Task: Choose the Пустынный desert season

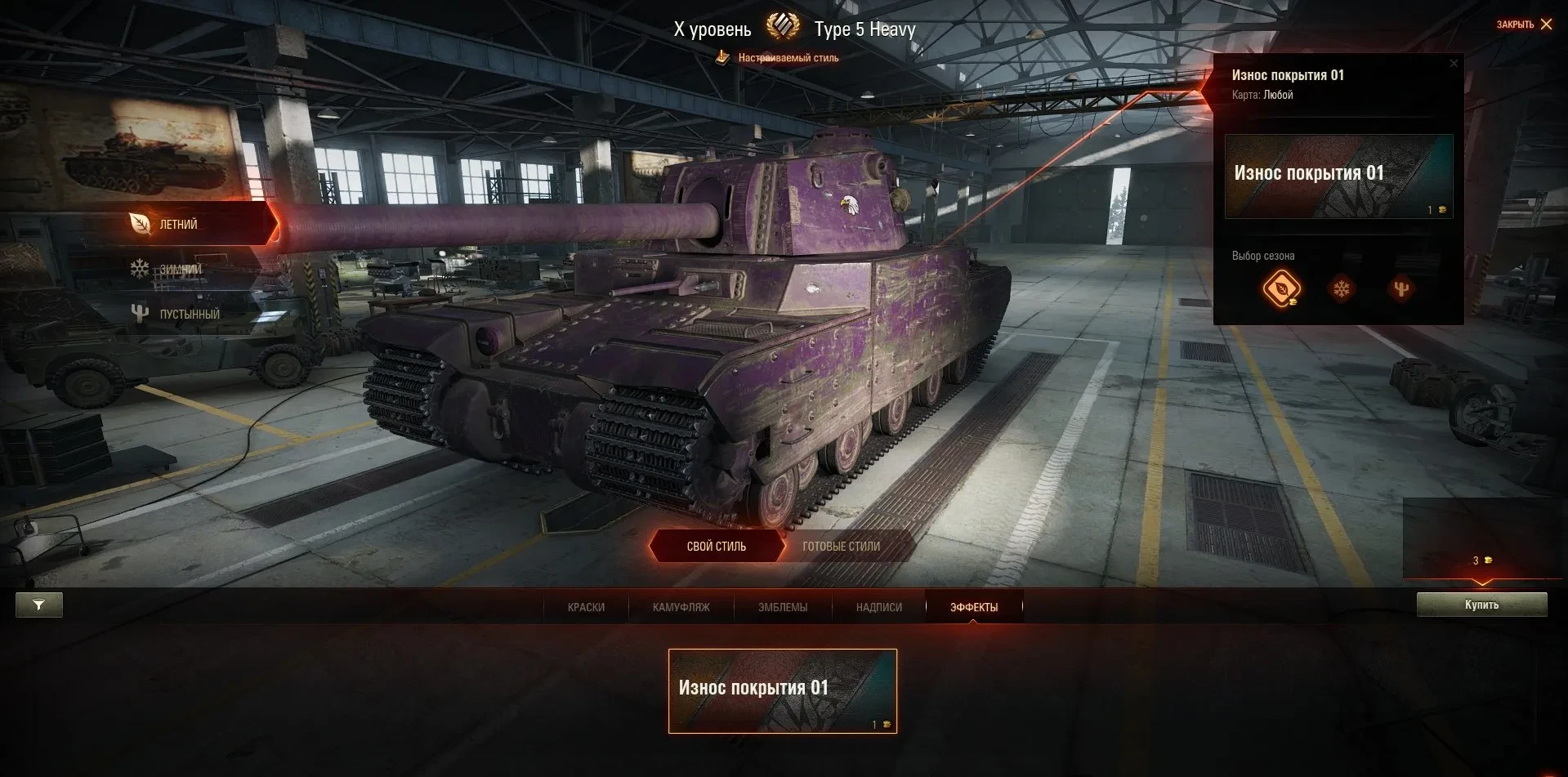Action: [x=189, y=314]
